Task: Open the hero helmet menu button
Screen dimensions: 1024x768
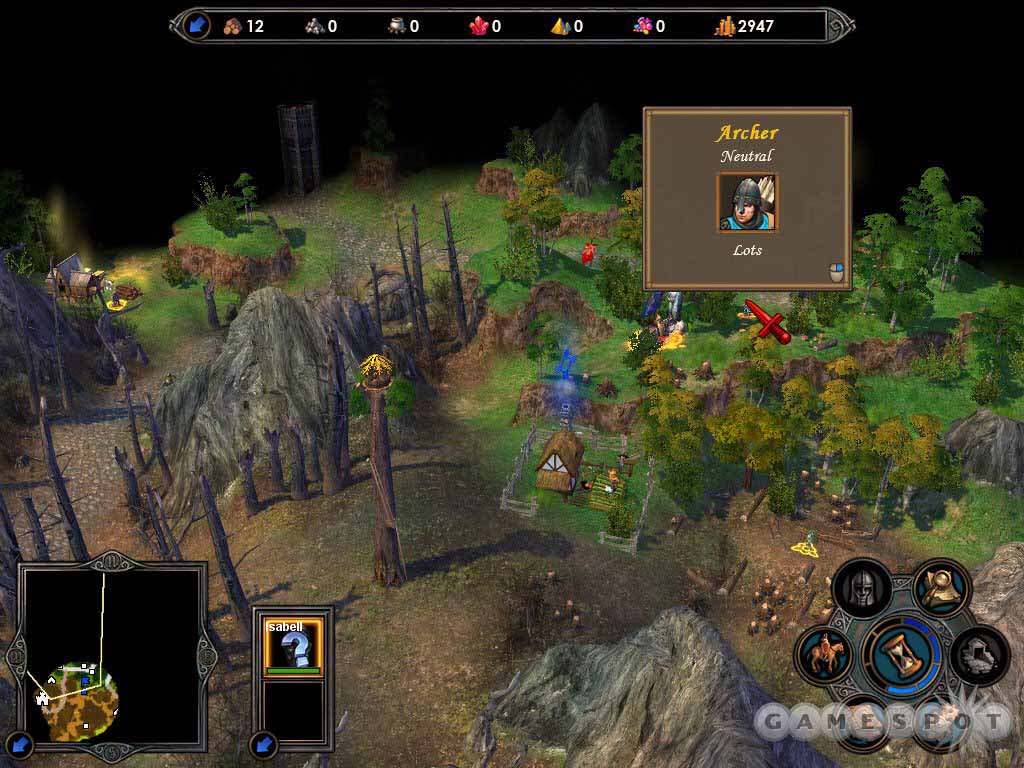Action: (861, 590)
